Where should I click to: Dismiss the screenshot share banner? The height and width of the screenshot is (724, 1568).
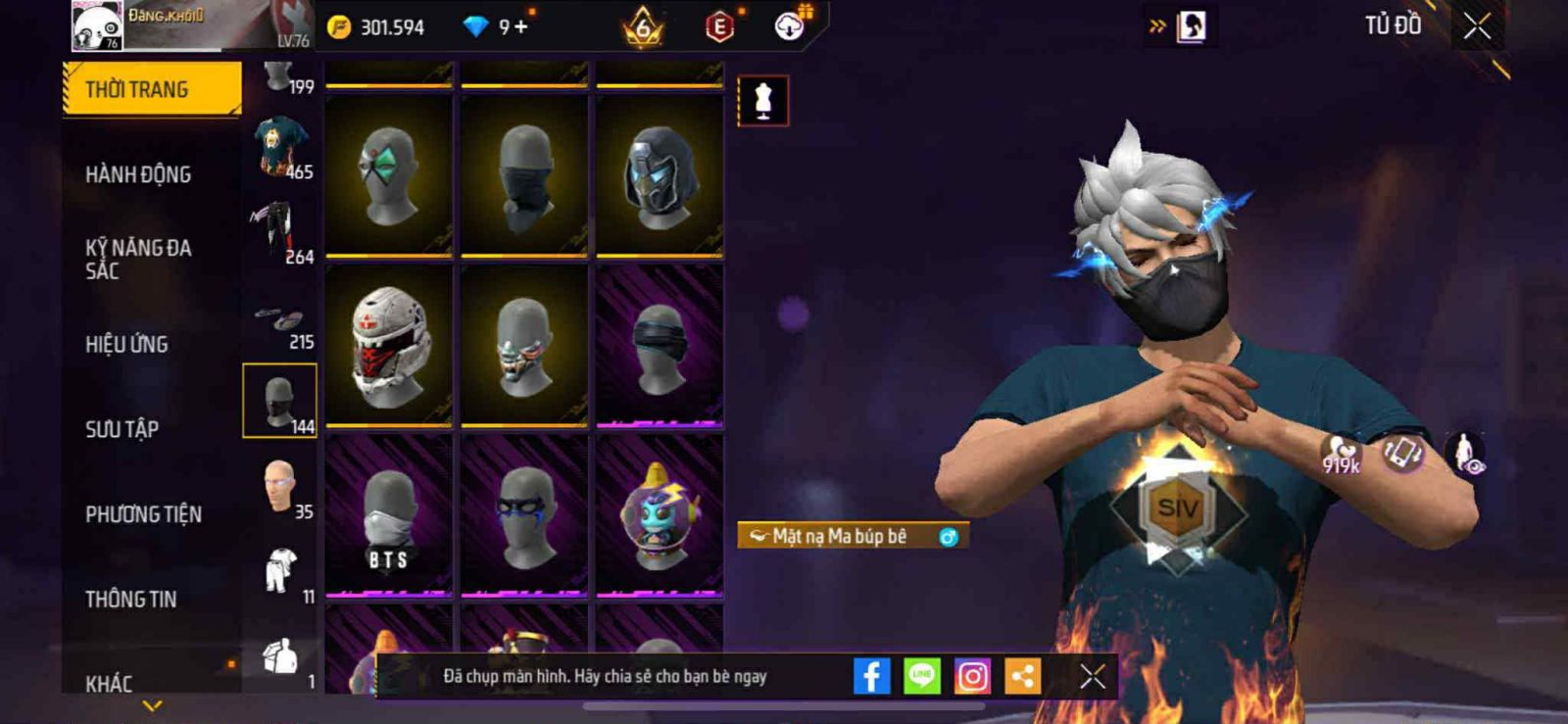(1092, 676)
